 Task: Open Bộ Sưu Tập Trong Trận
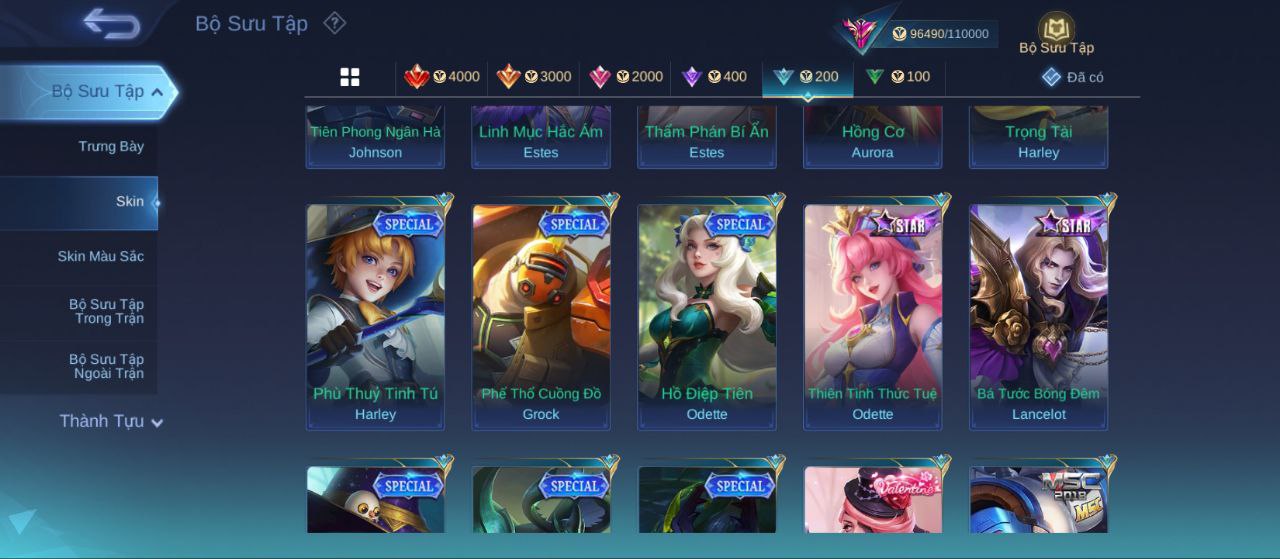[106, 312]
